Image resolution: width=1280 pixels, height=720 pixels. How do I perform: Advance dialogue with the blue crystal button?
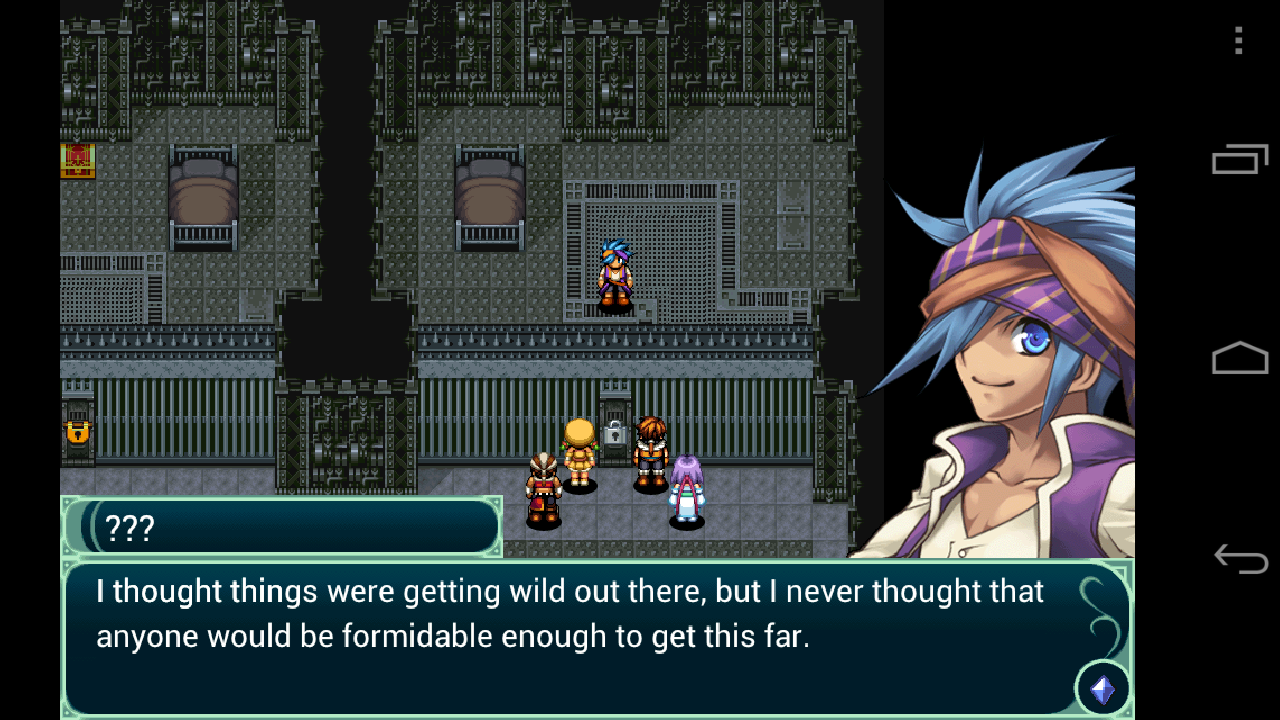coord(1102,689)
